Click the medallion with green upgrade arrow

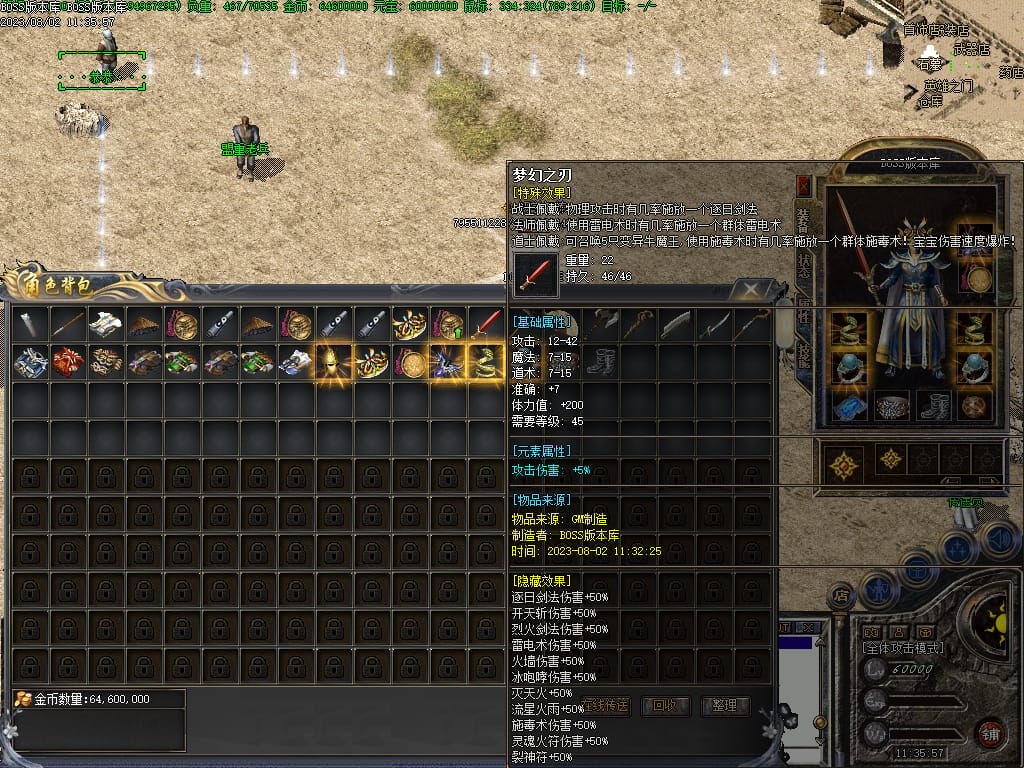[448, 323]
